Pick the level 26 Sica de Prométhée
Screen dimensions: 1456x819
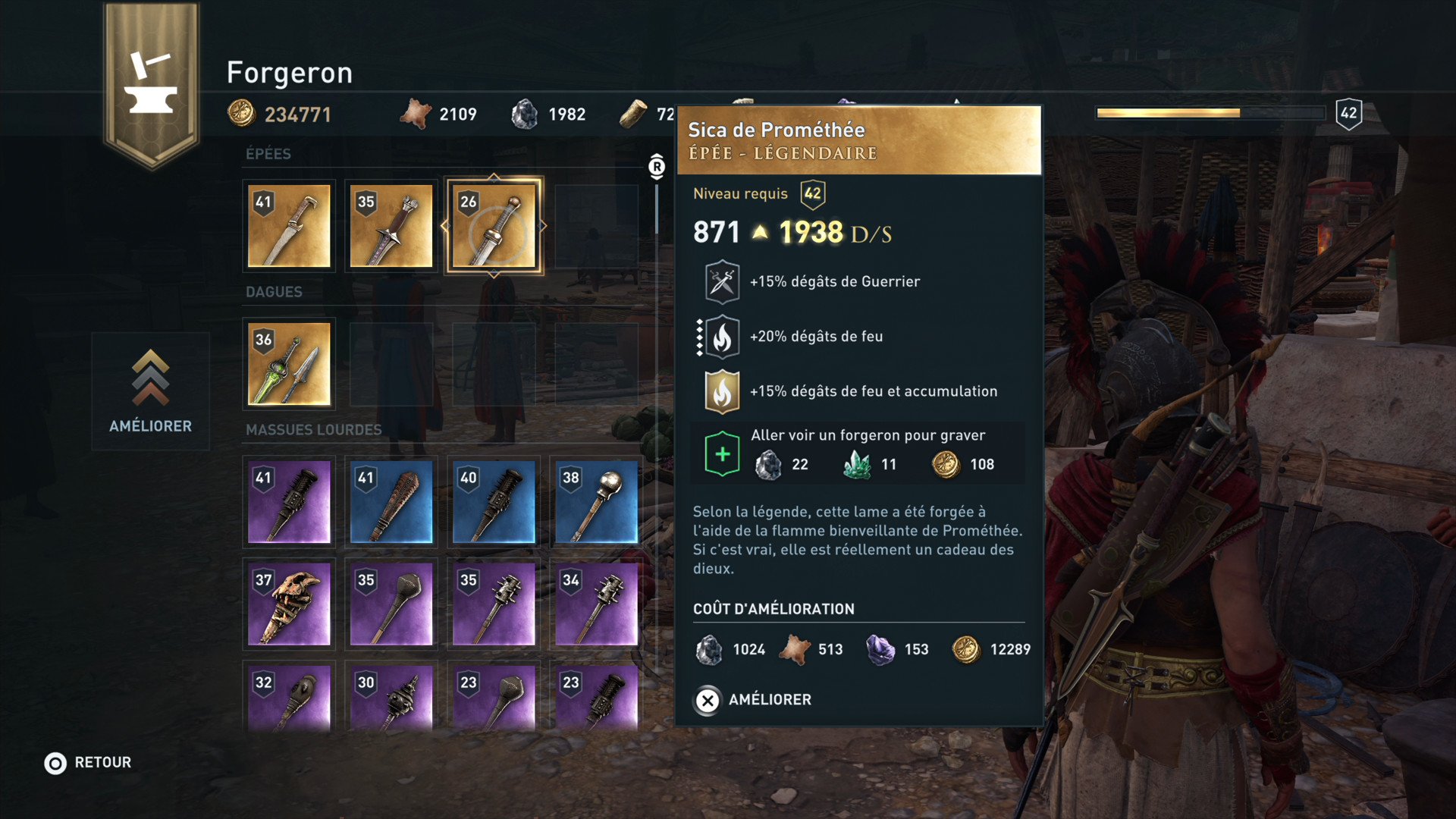[x=494, y=226]
